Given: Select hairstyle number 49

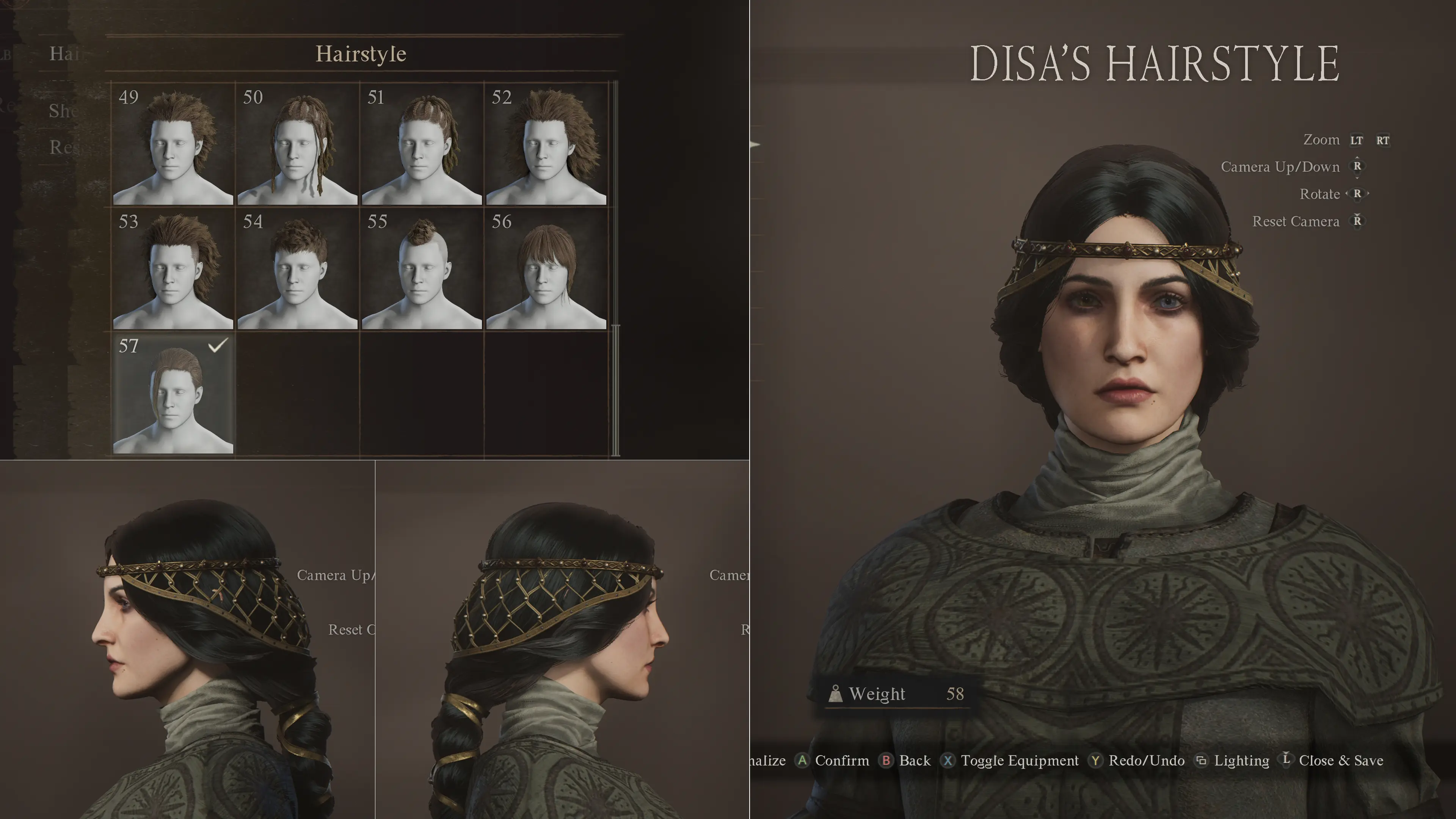Looking at the screenshot, I should tap(173, 144).
